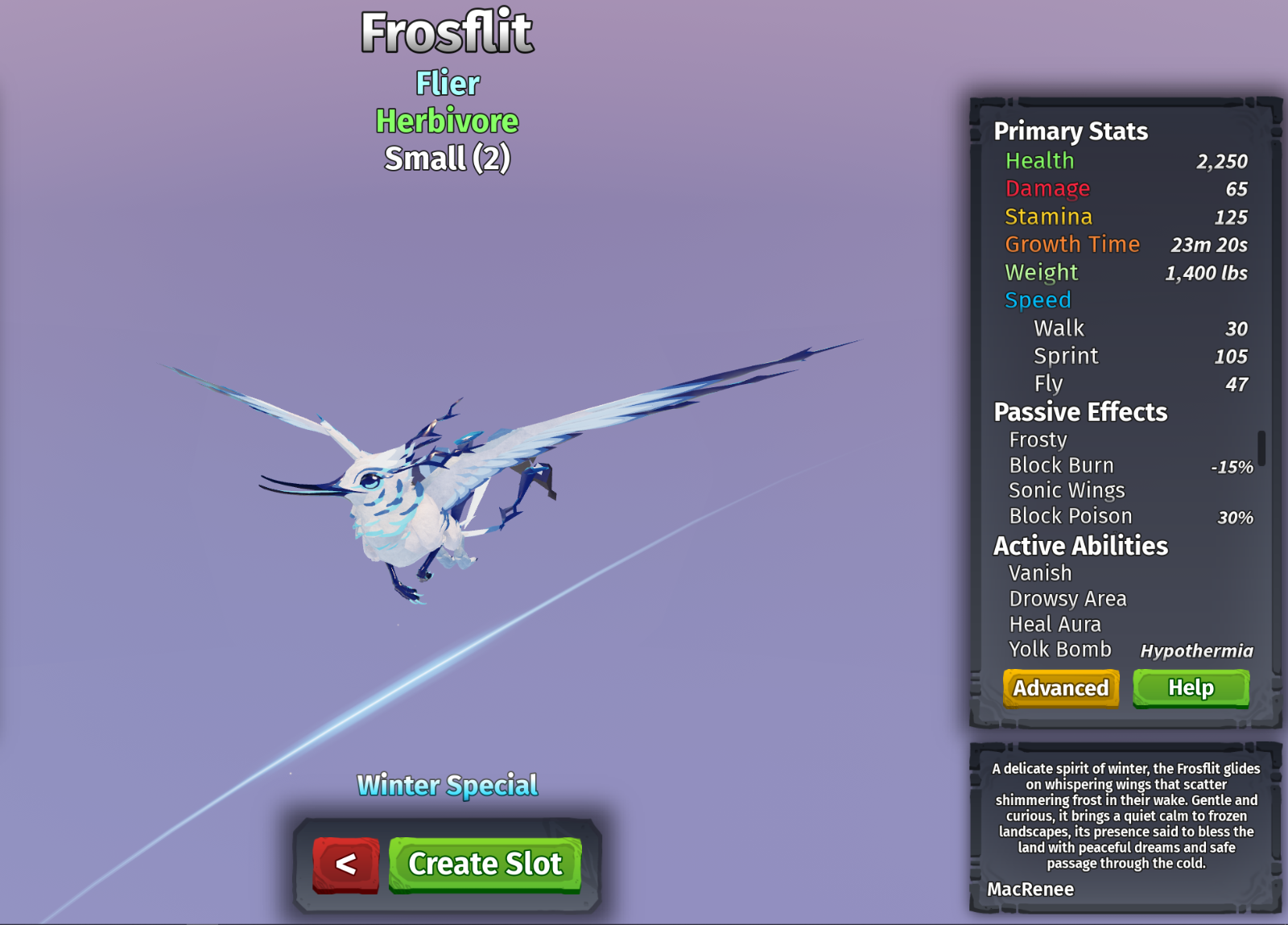
Task: Open the Help panel
Action: click(1191, 688)
